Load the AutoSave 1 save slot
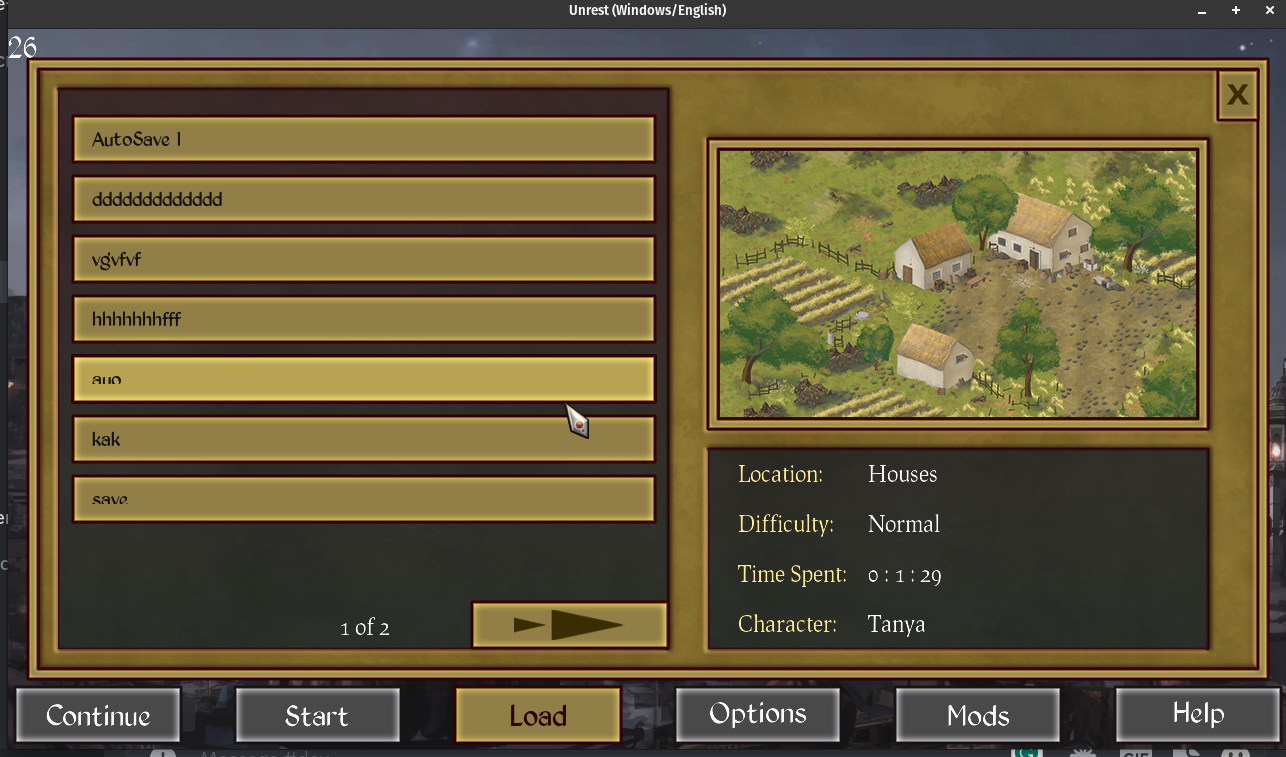The height and width of the screenshot is (757, 1286). (x=363, y=138)
